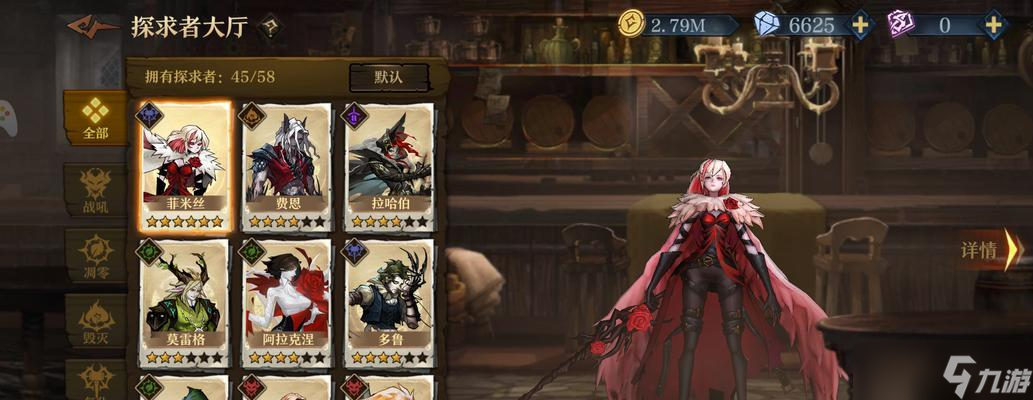Switch to the 毁灭 faction tab
The height and width of the screenshot is (400, 1033).
95,322
